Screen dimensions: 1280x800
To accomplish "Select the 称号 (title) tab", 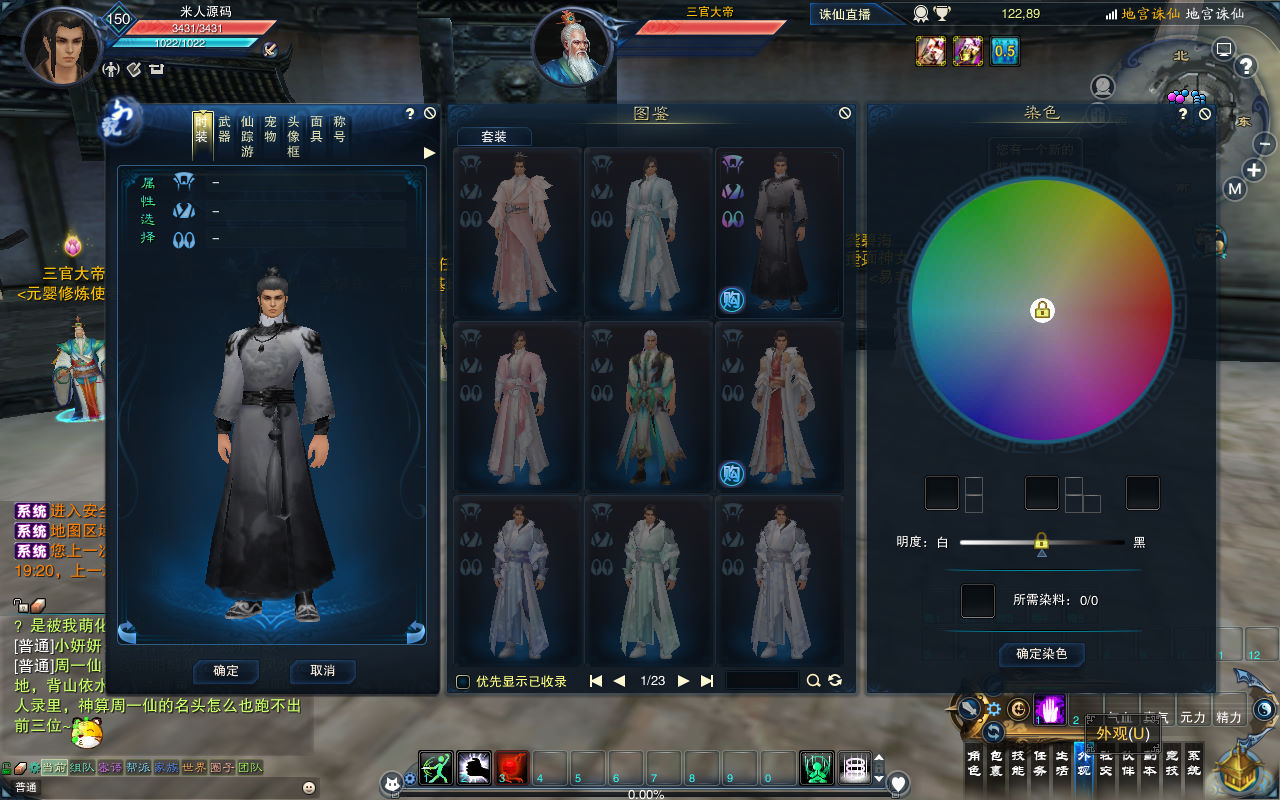I will [x=340, y=129].
